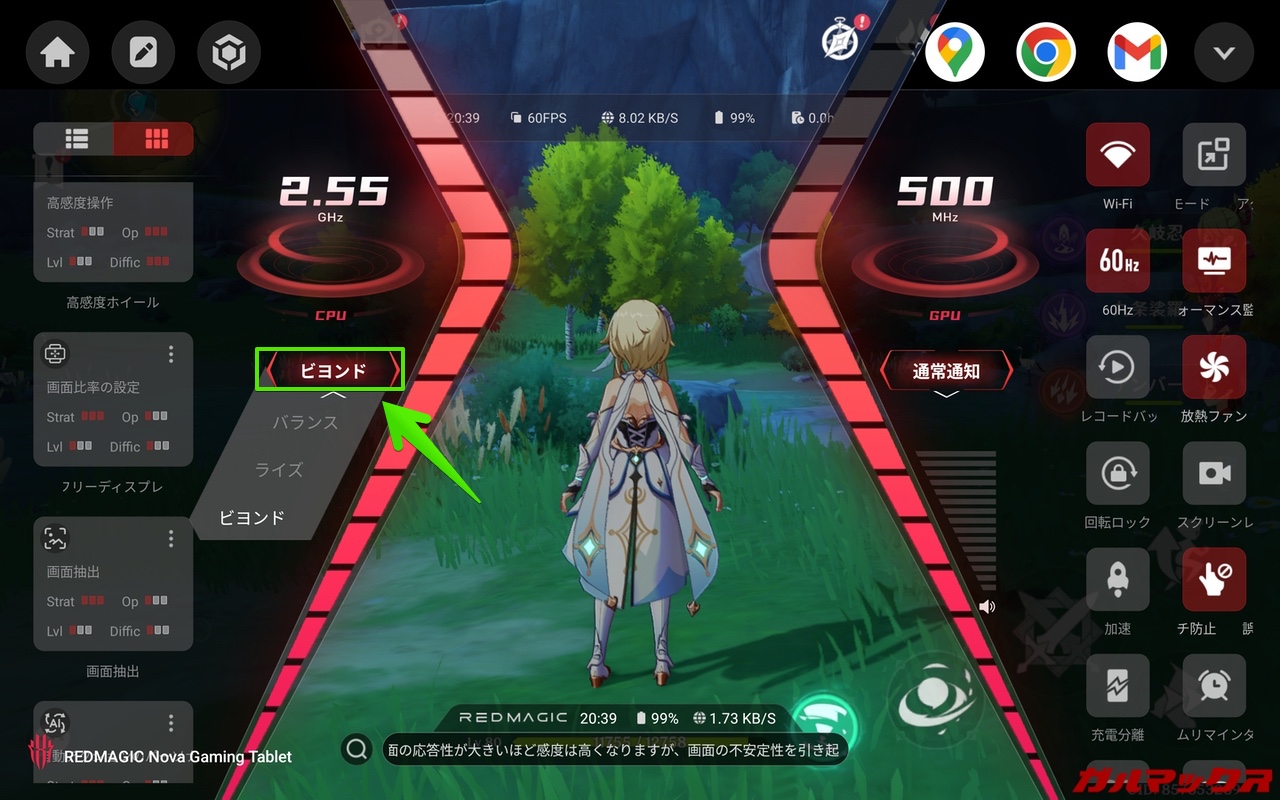Open the Chrome shortcut

coord(1045,53)
